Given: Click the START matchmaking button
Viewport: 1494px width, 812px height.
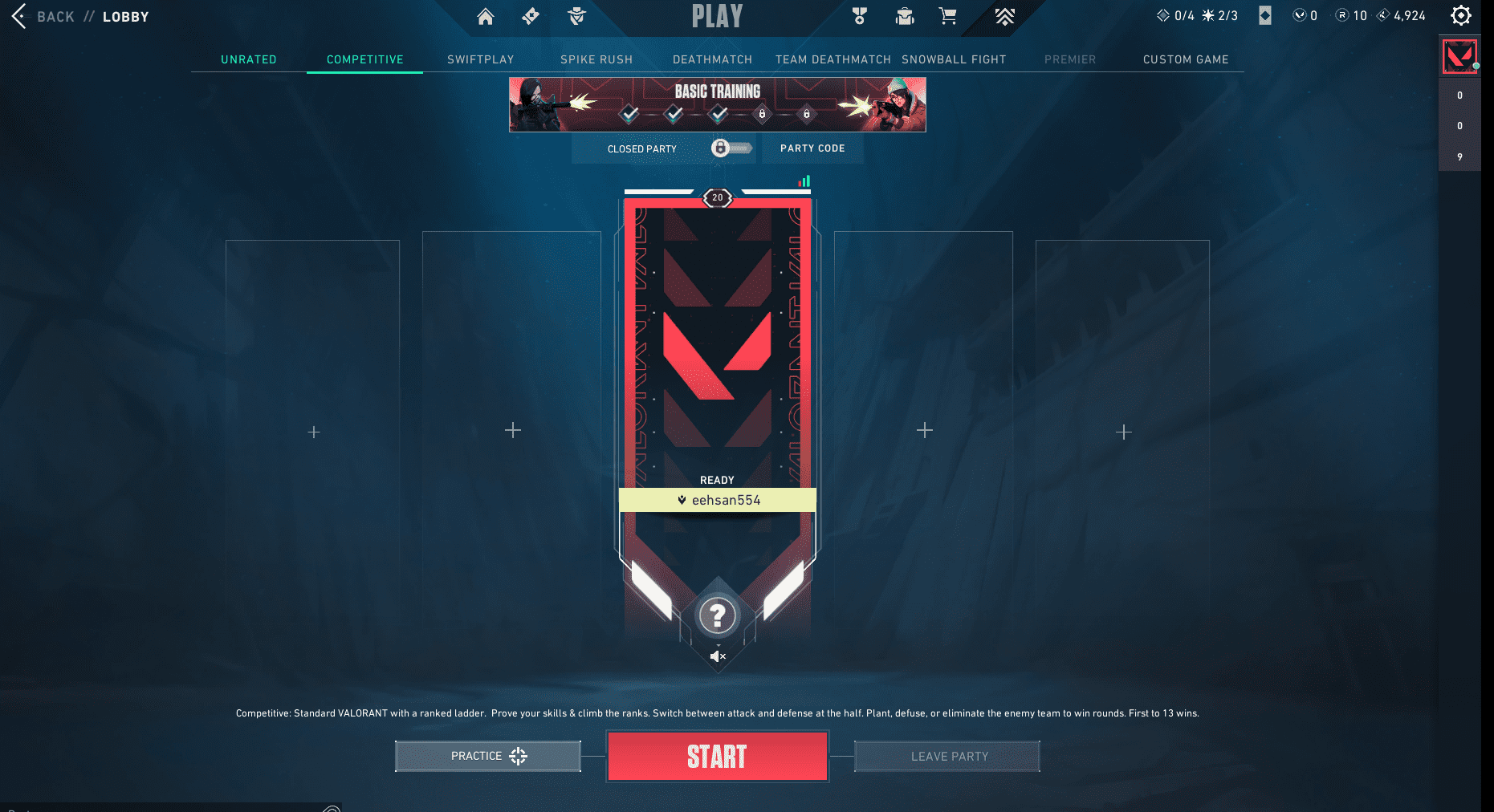Looking at the screenshot, I should point(717,755).
